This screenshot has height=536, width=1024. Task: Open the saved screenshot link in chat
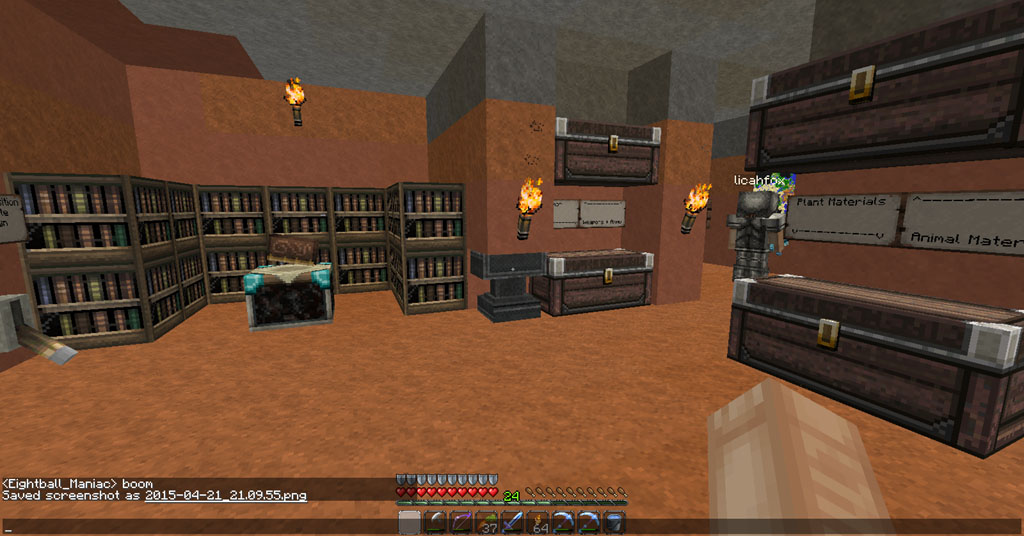225,495
